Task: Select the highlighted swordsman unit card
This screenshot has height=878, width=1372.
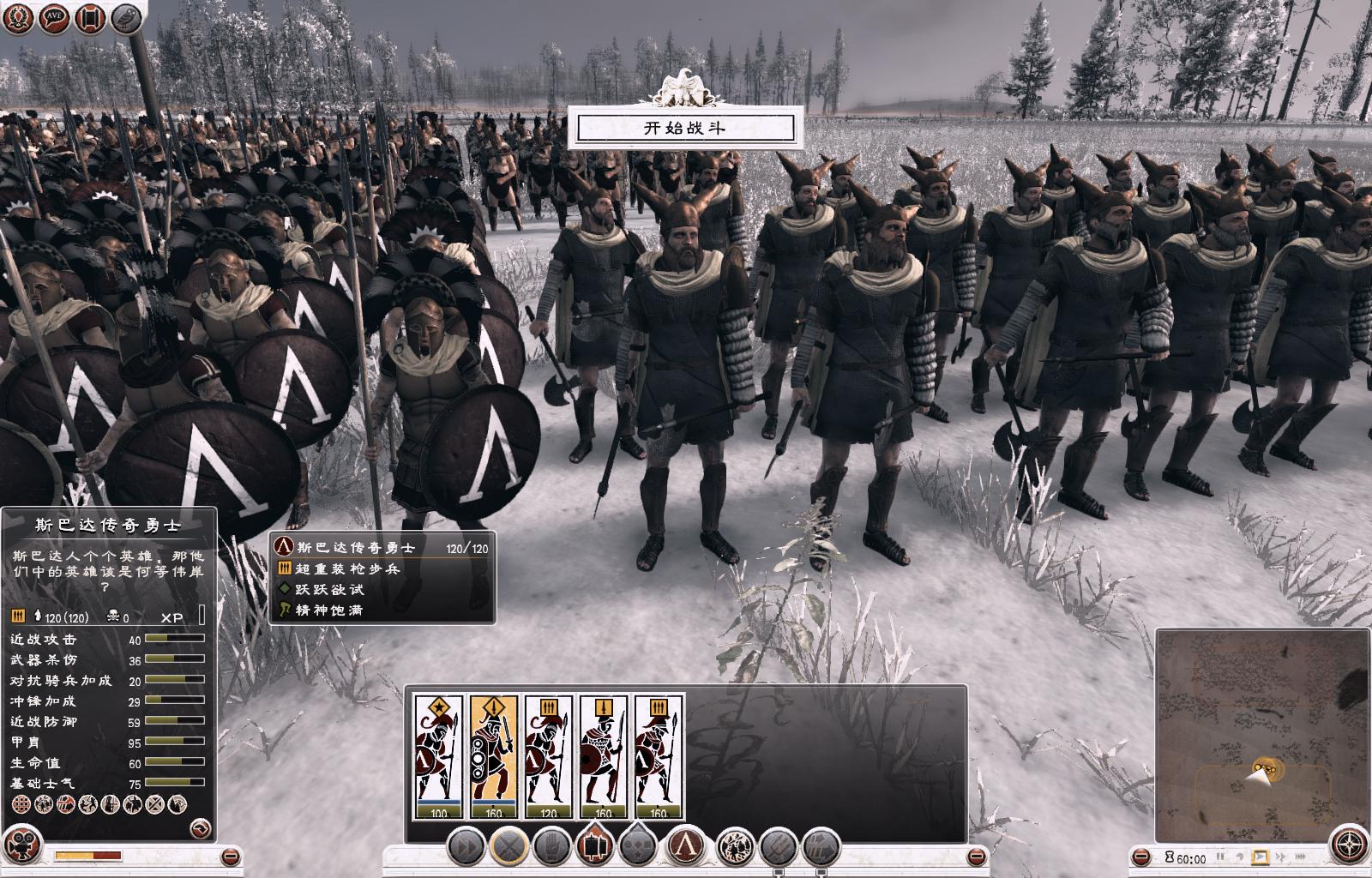Action: (x=493, y=756)
